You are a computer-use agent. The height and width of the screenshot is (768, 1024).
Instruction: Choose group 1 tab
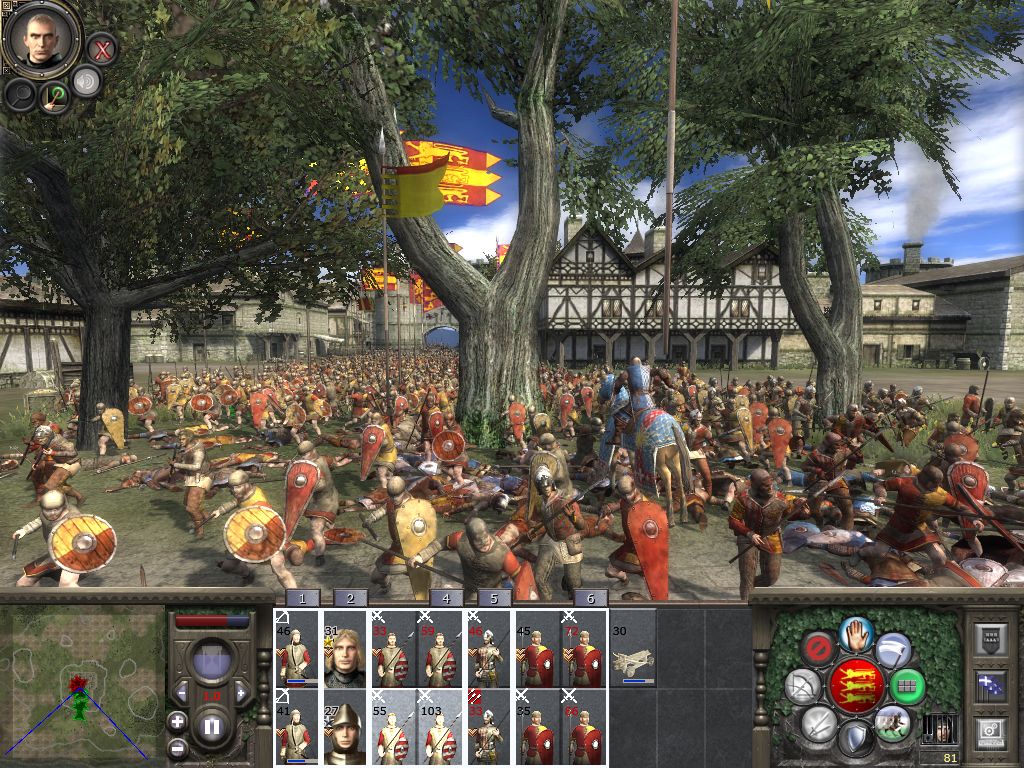pyautogui.click(x=302, y=598)
